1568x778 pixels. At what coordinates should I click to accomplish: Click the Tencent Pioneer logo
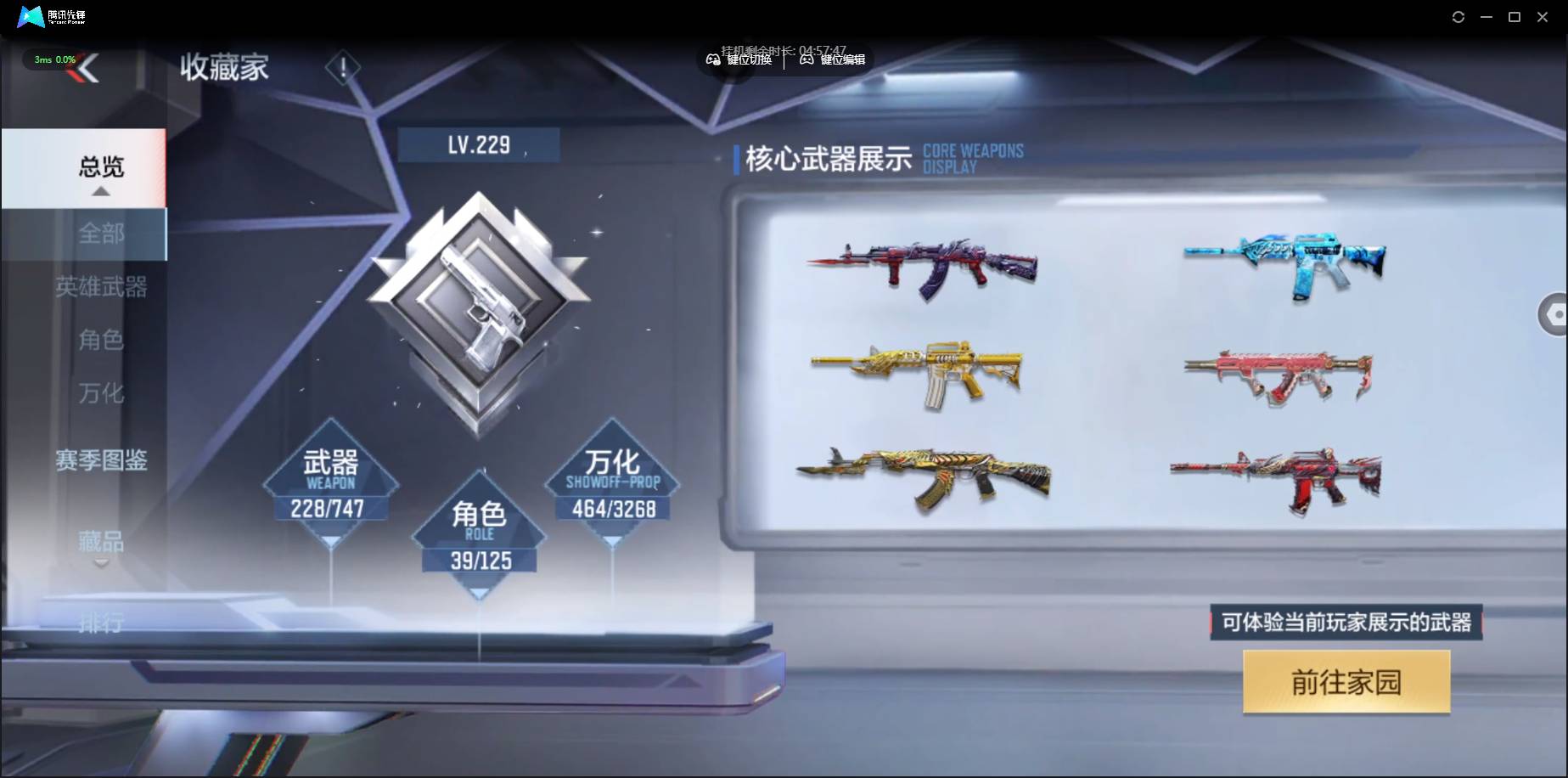[x=29, y=16]
